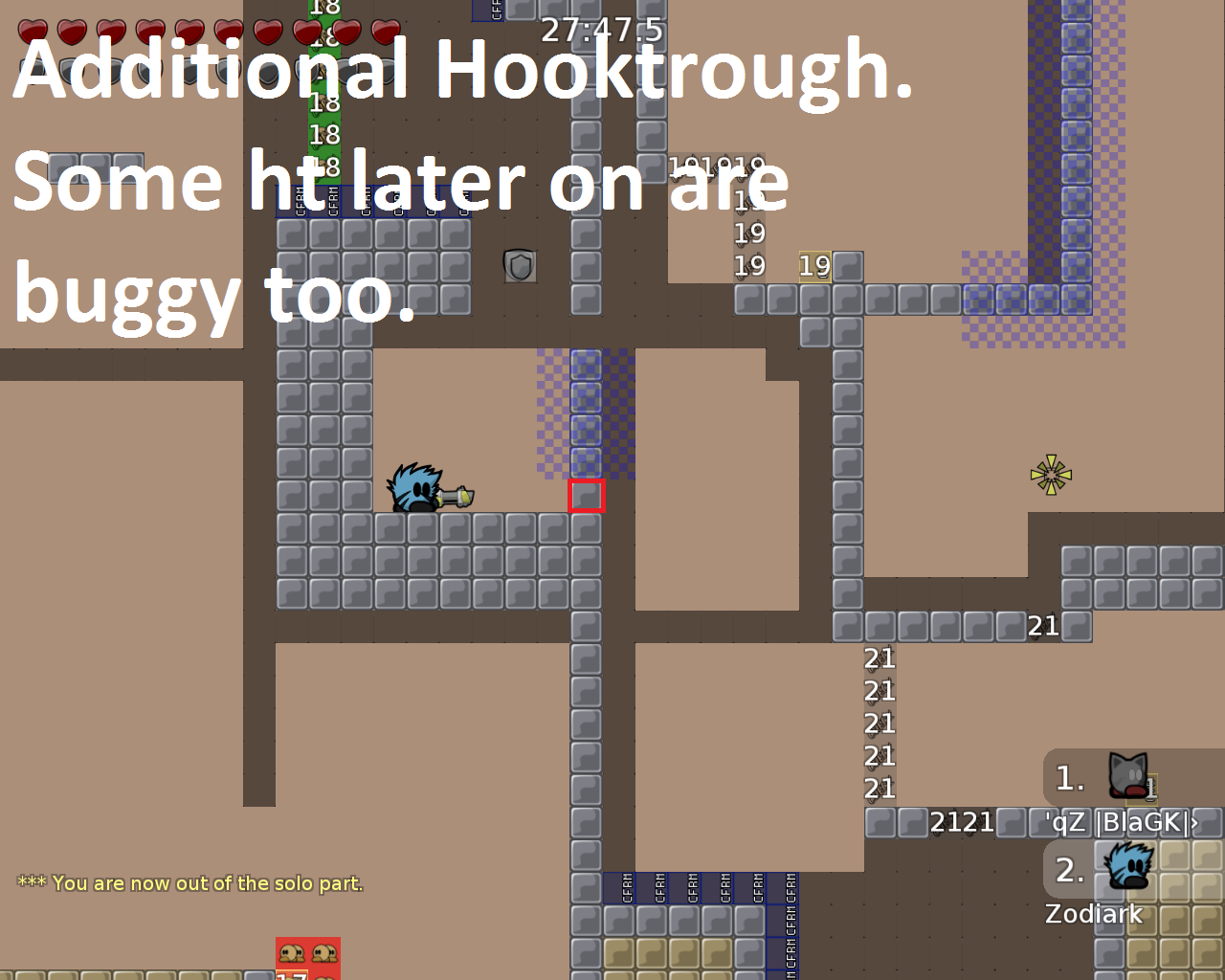Click the 21 number column on the right
Viewport: 1225px width, 980px height.
878,723
